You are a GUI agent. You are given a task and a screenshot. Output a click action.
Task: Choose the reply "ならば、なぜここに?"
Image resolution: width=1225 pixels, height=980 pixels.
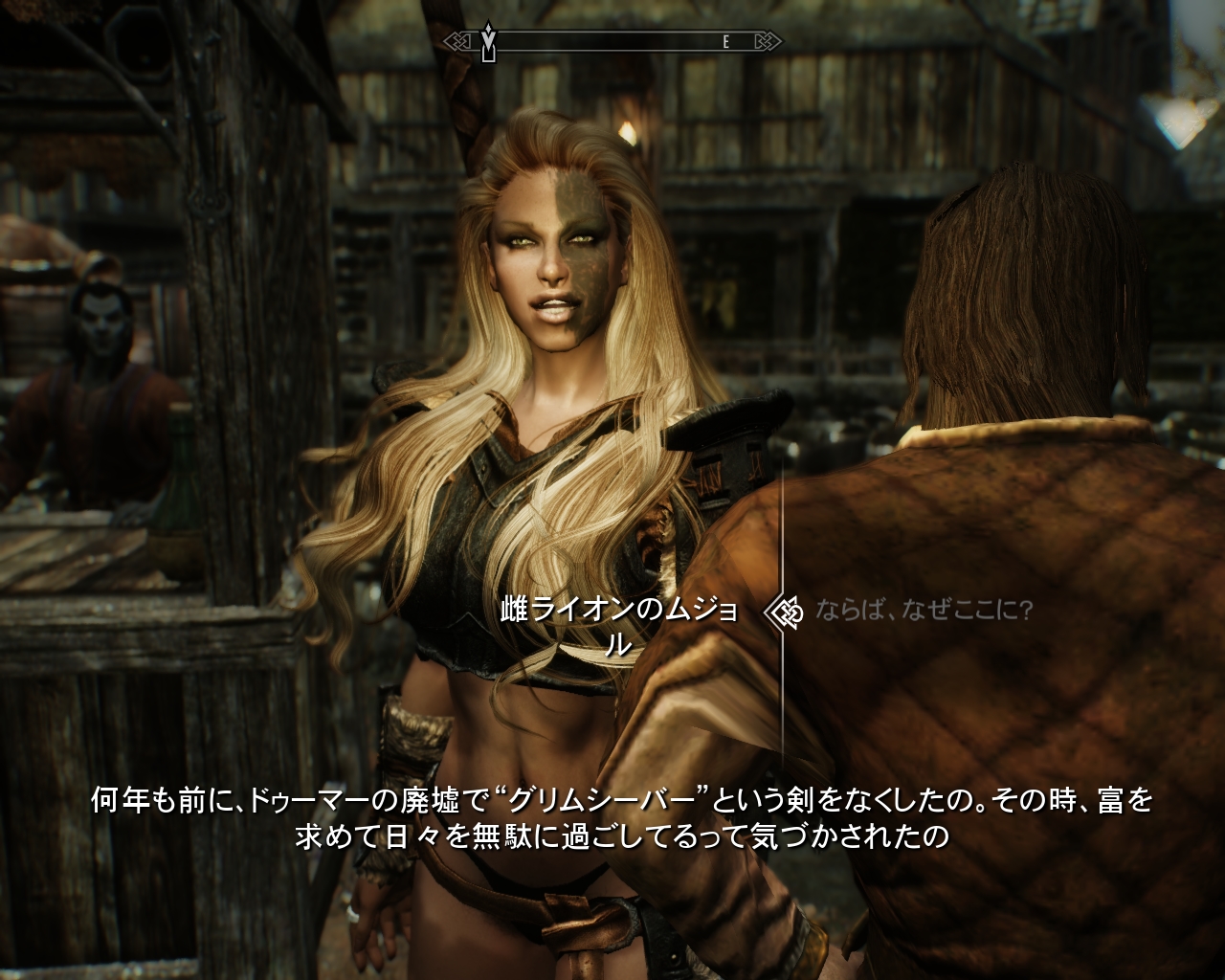[924, 611]
